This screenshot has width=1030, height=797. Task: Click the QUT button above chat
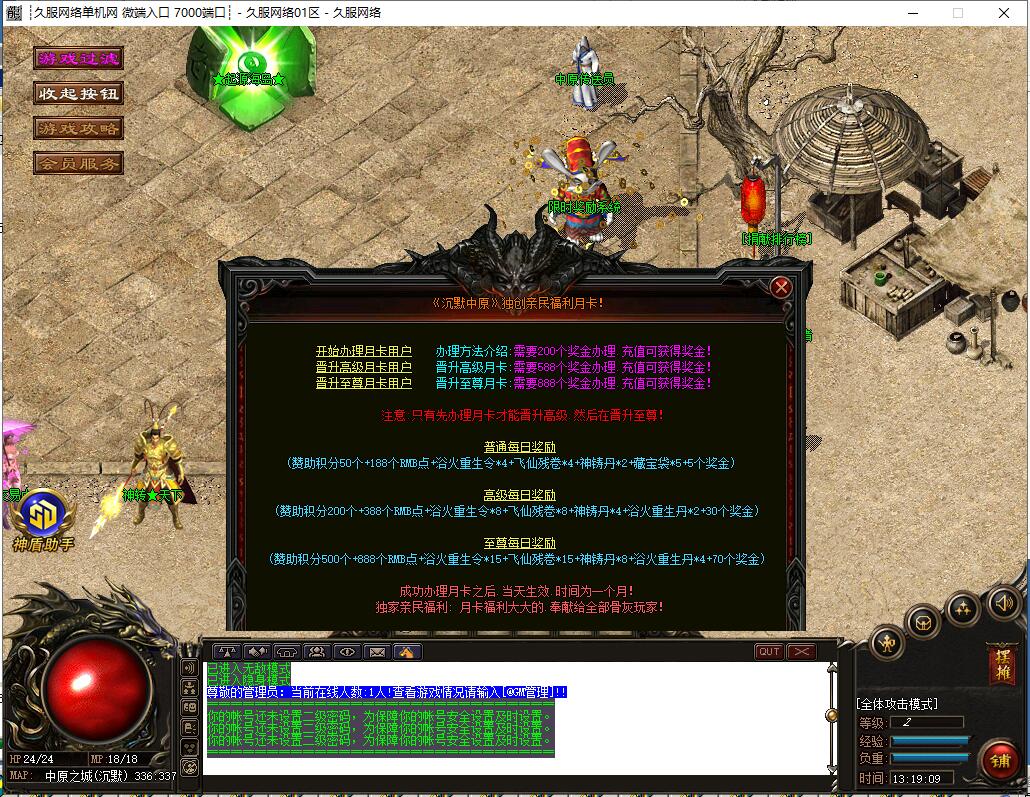tap(769, 652)
